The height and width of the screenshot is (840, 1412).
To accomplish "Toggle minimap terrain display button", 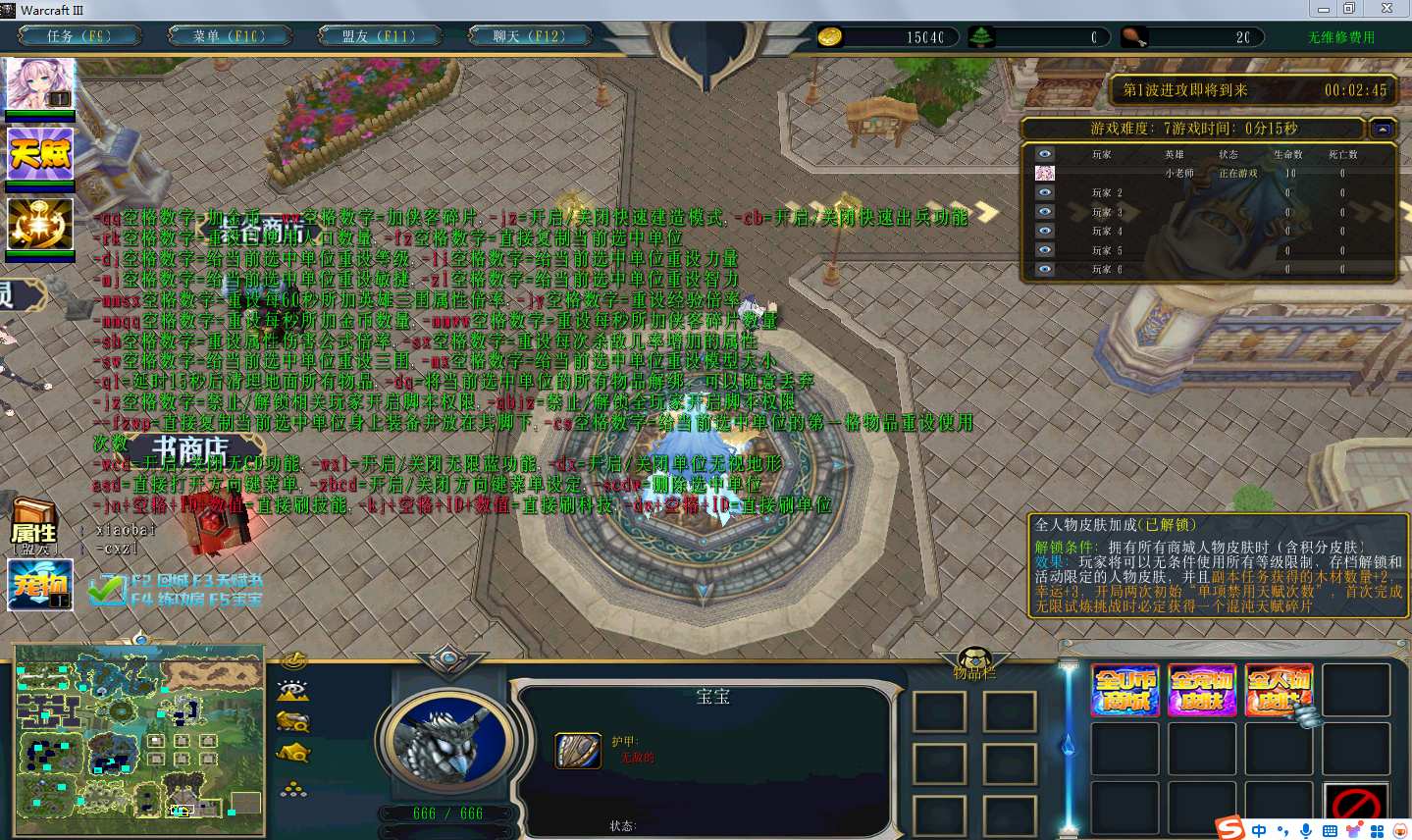I will 293,690.
